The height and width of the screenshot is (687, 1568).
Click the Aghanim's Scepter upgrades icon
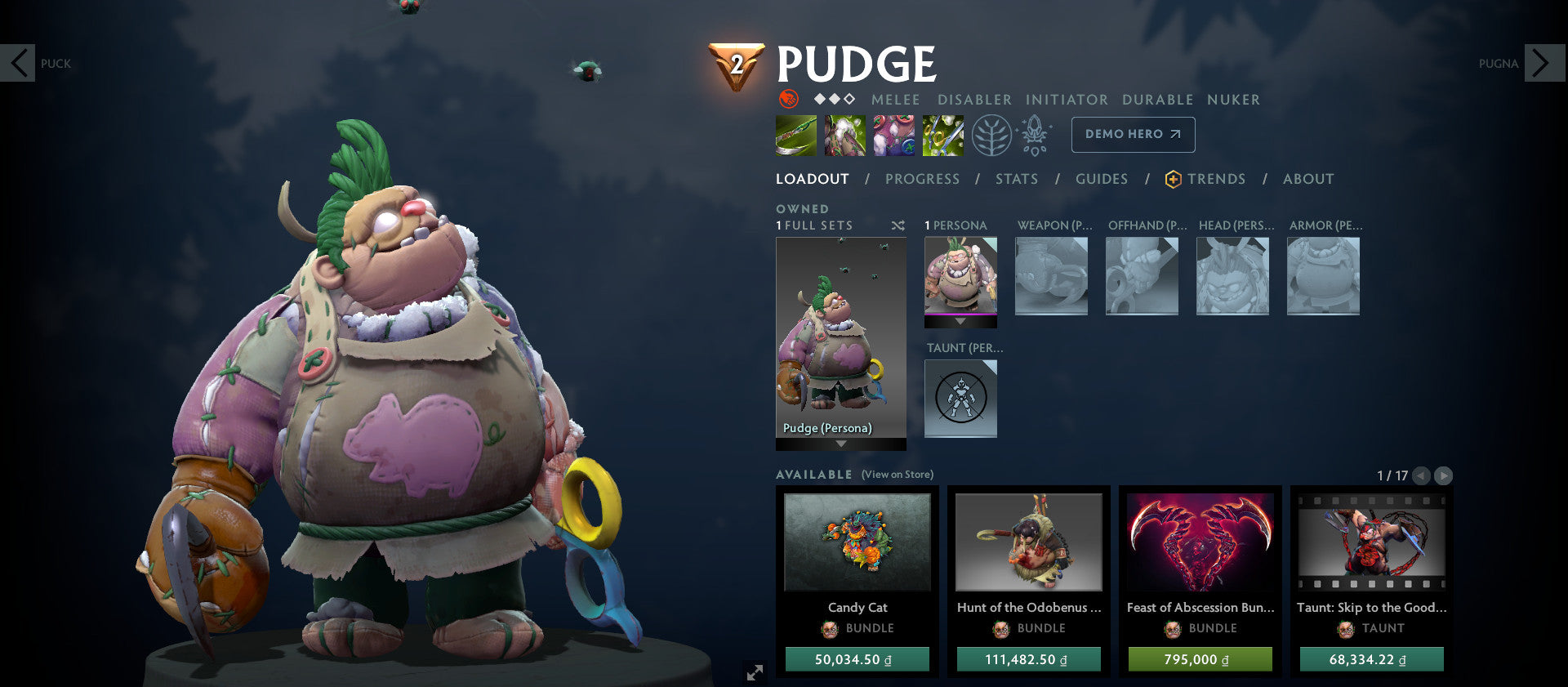pos(1034,136)
